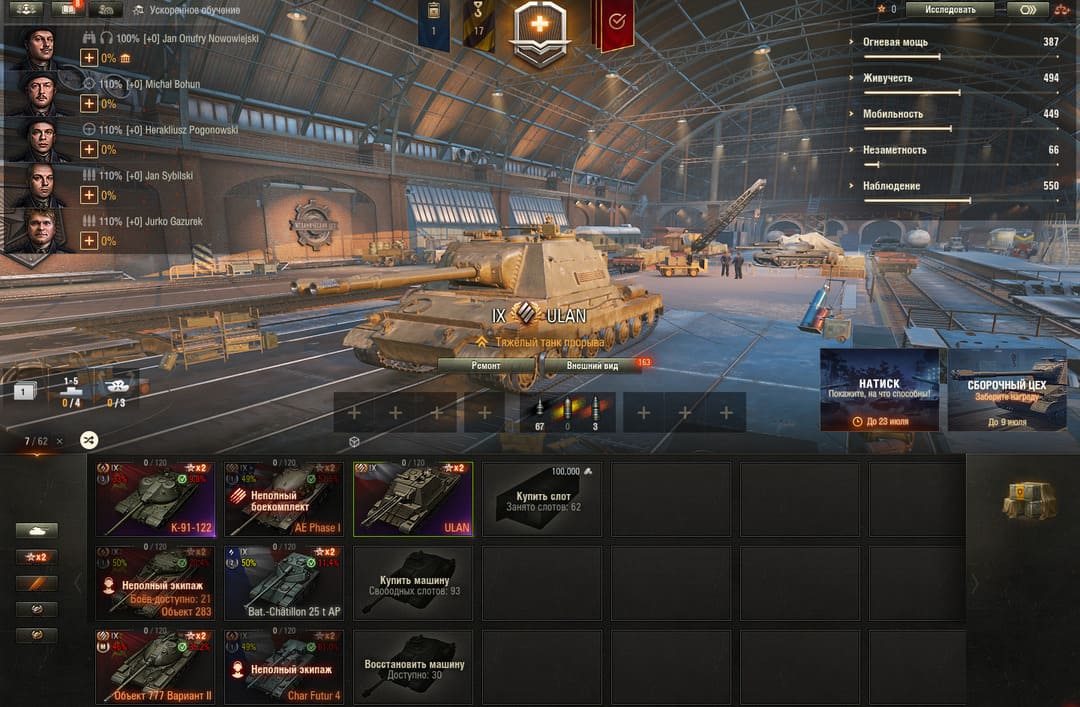
Task: Open the НАТИСК event banner
Action: click(879, 390)
